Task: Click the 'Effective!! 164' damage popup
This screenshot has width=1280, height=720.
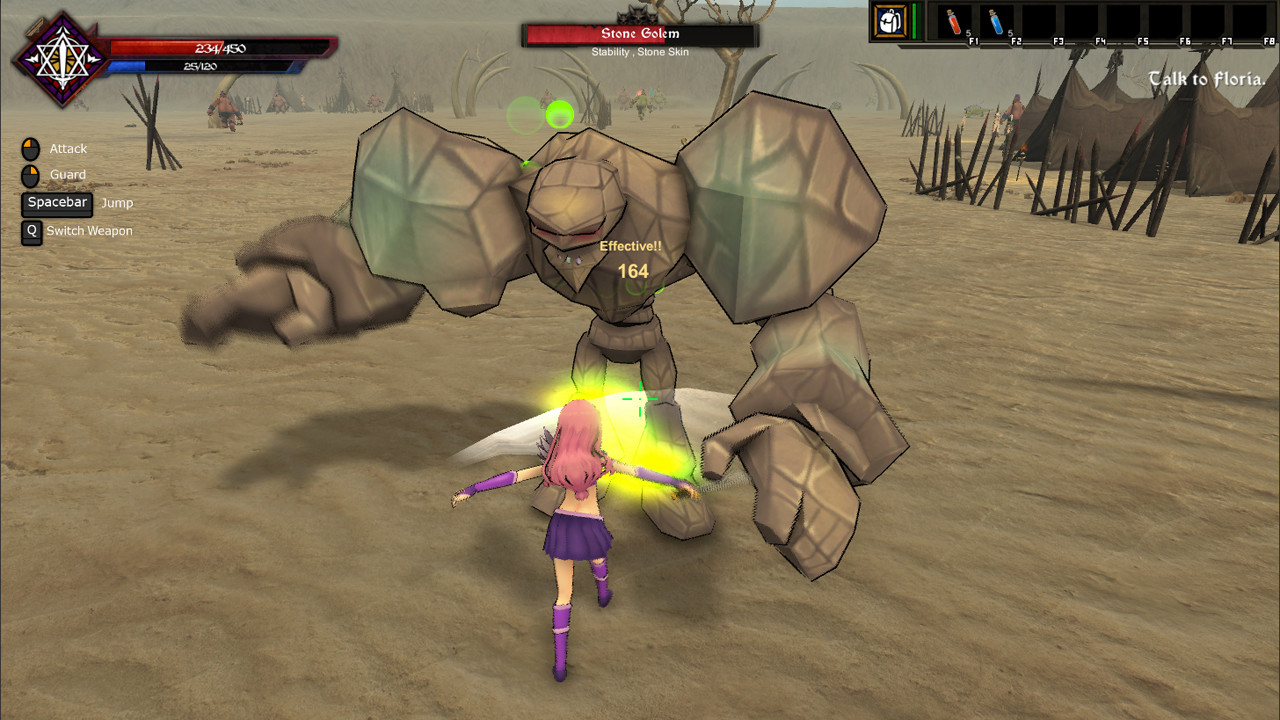Action: coord(634,258)
